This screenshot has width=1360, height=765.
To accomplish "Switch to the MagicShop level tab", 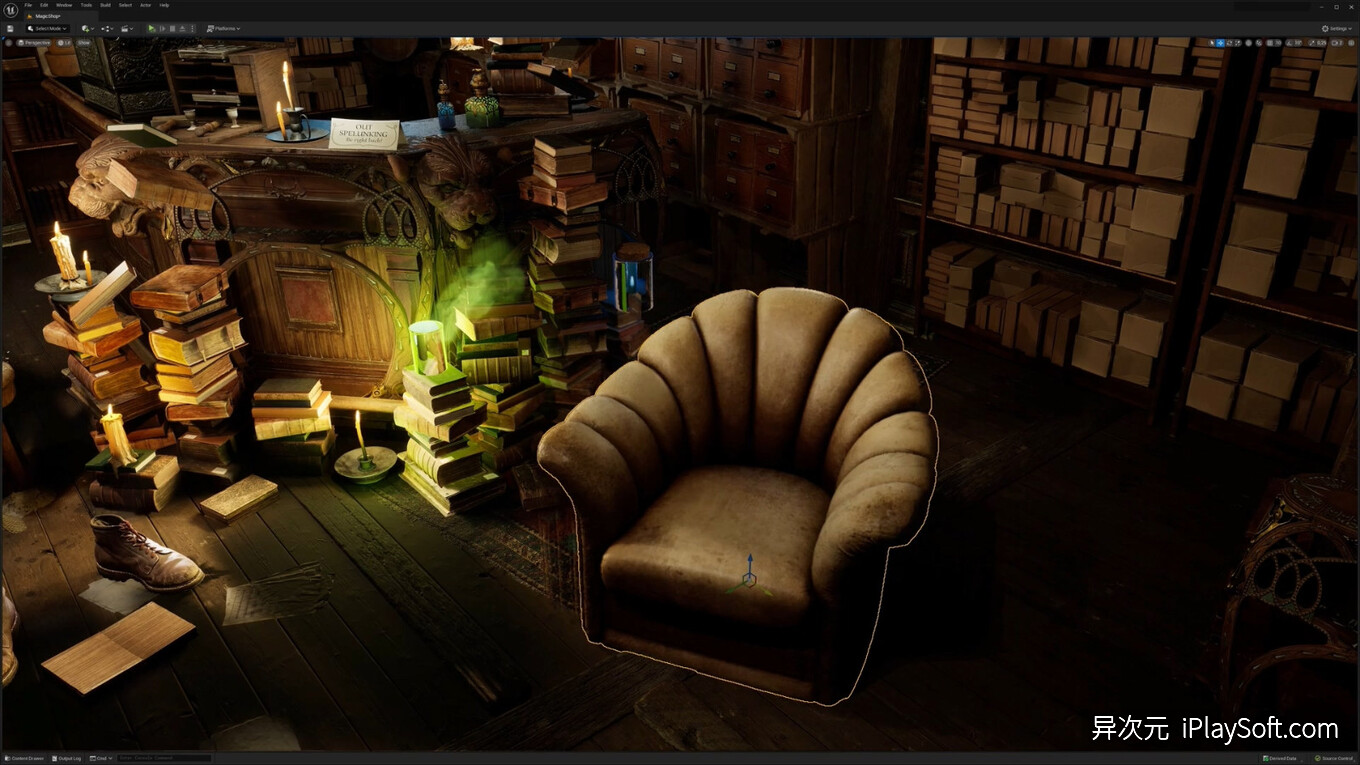I will pos(46,16).
